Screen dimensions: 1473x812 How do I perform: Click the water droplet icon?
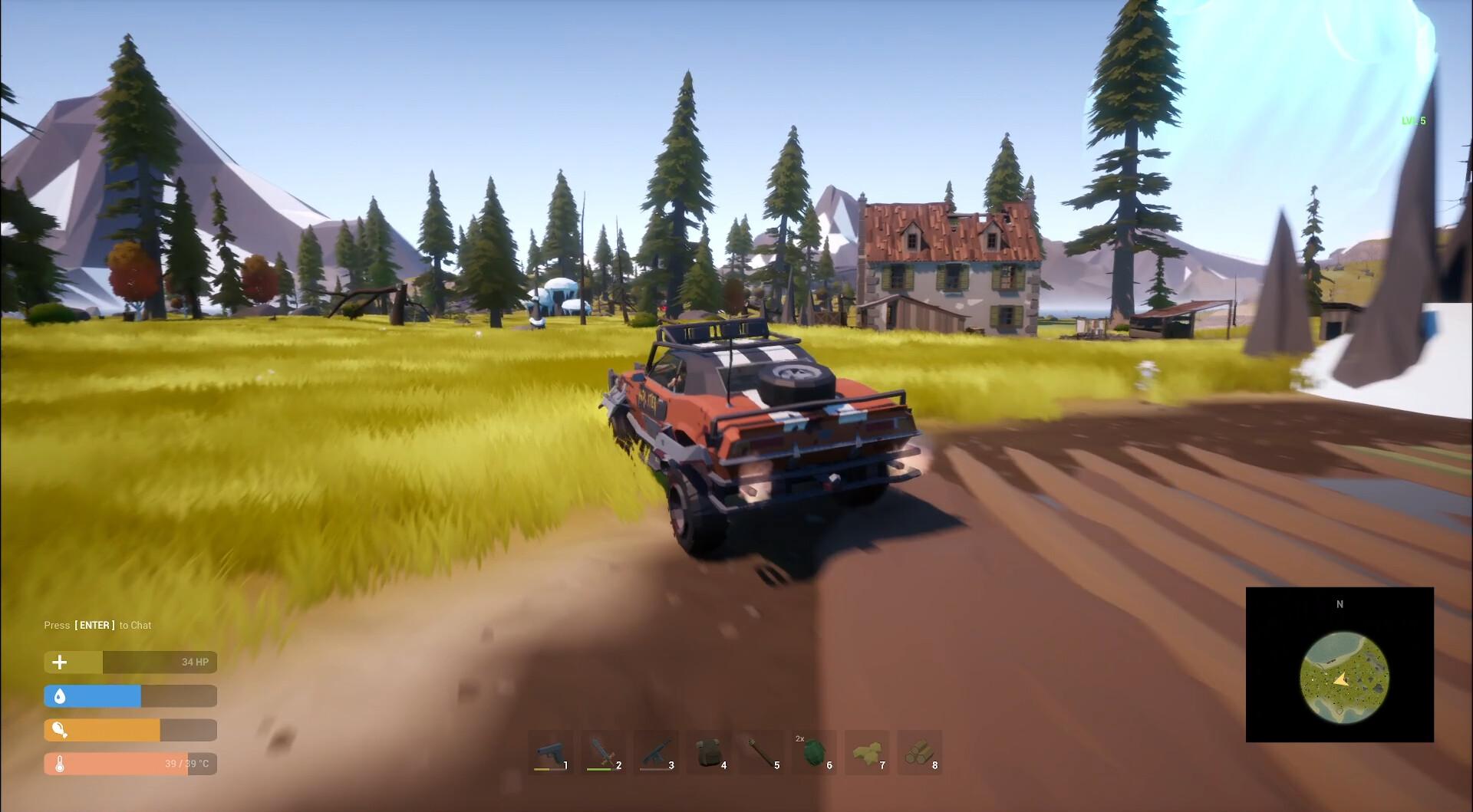click(x=59, y=696)
